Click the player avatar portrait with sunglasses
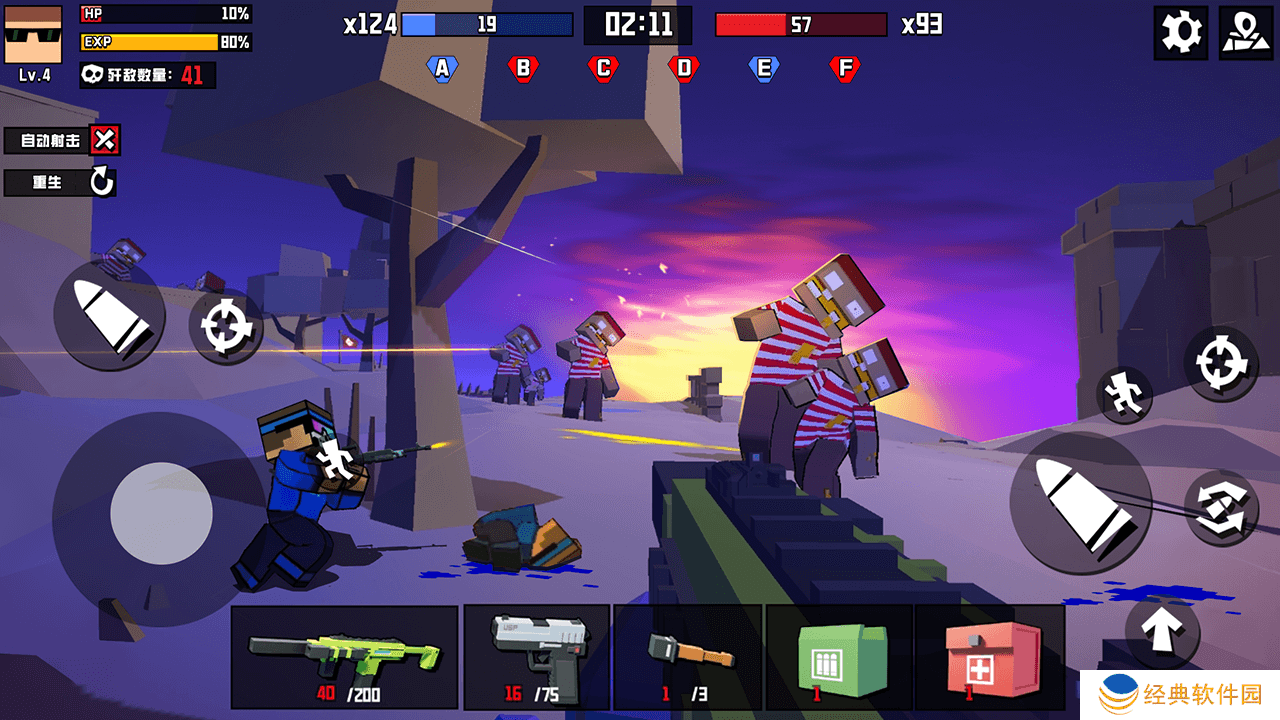This screenshot has width=1280, height=720. (x=33, y=34)
